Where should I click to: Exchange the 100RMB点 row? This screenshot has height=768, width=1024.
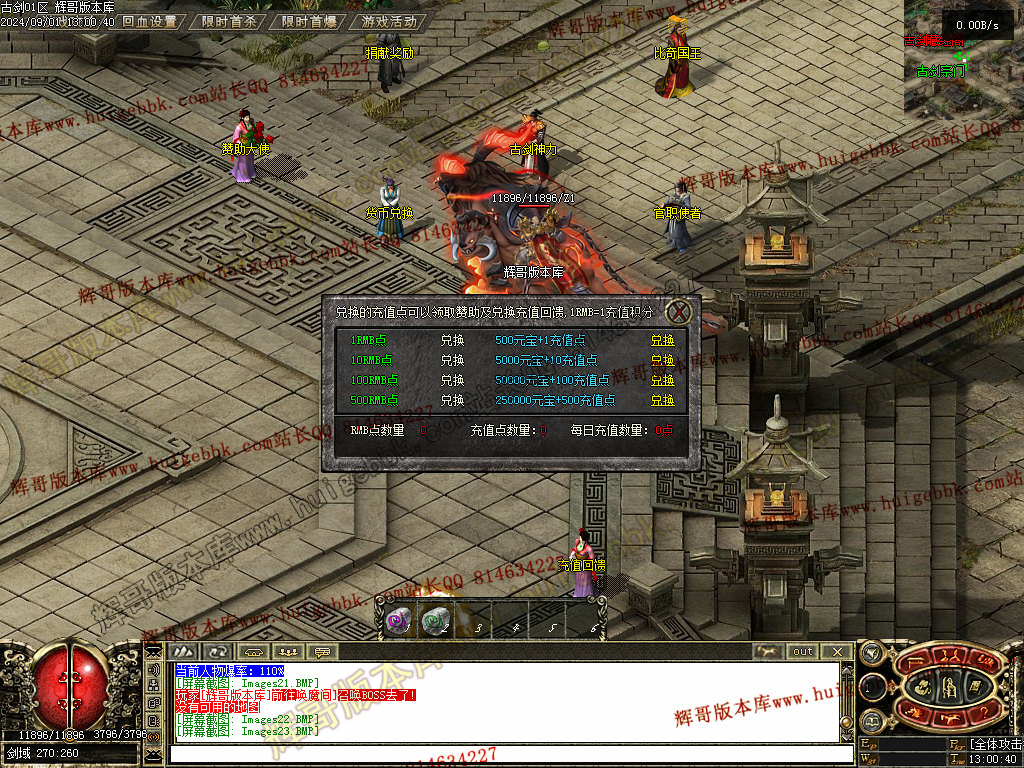(x=662, y=380)
